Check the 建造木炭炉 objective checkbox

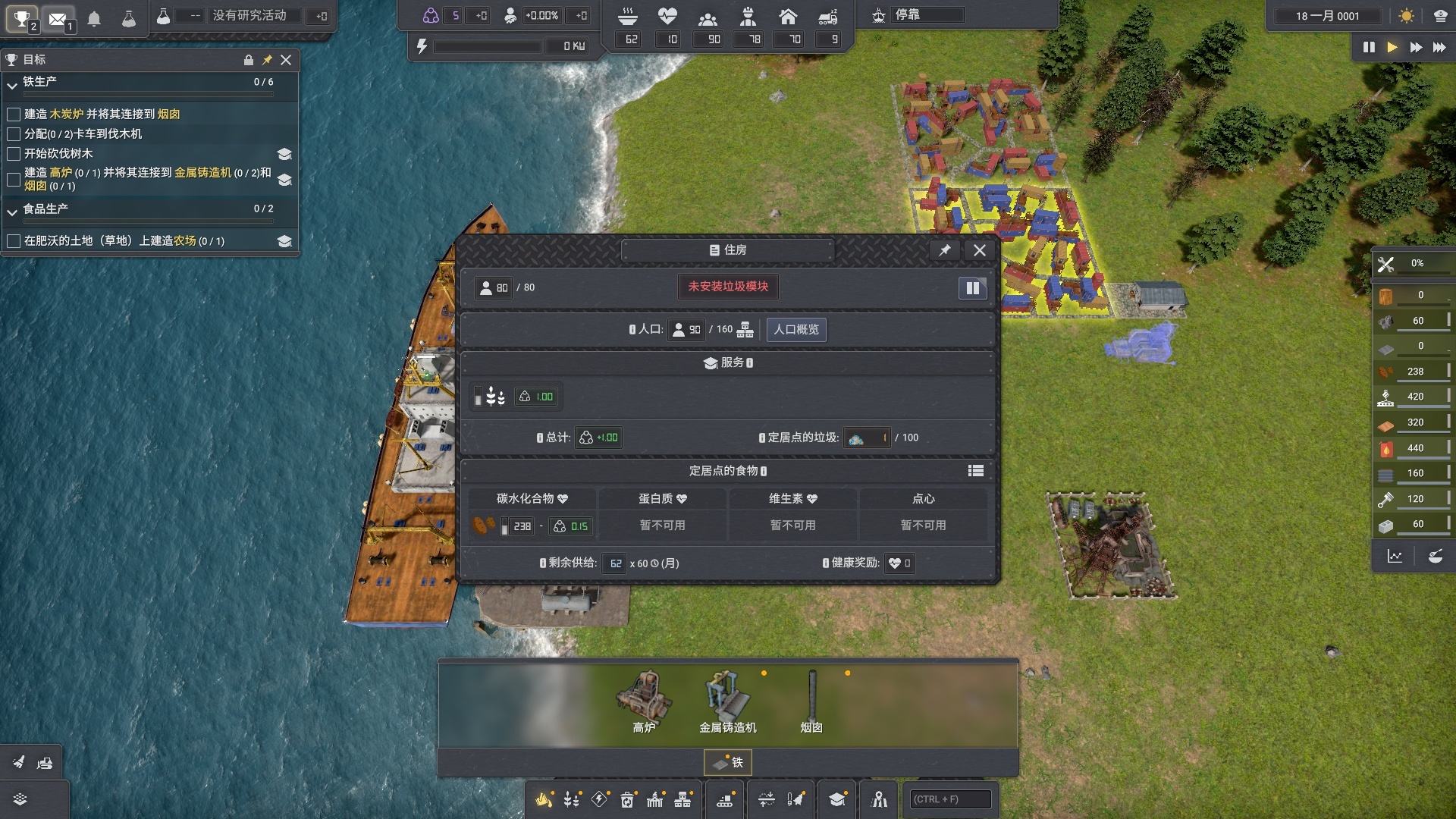coord(13,114)
